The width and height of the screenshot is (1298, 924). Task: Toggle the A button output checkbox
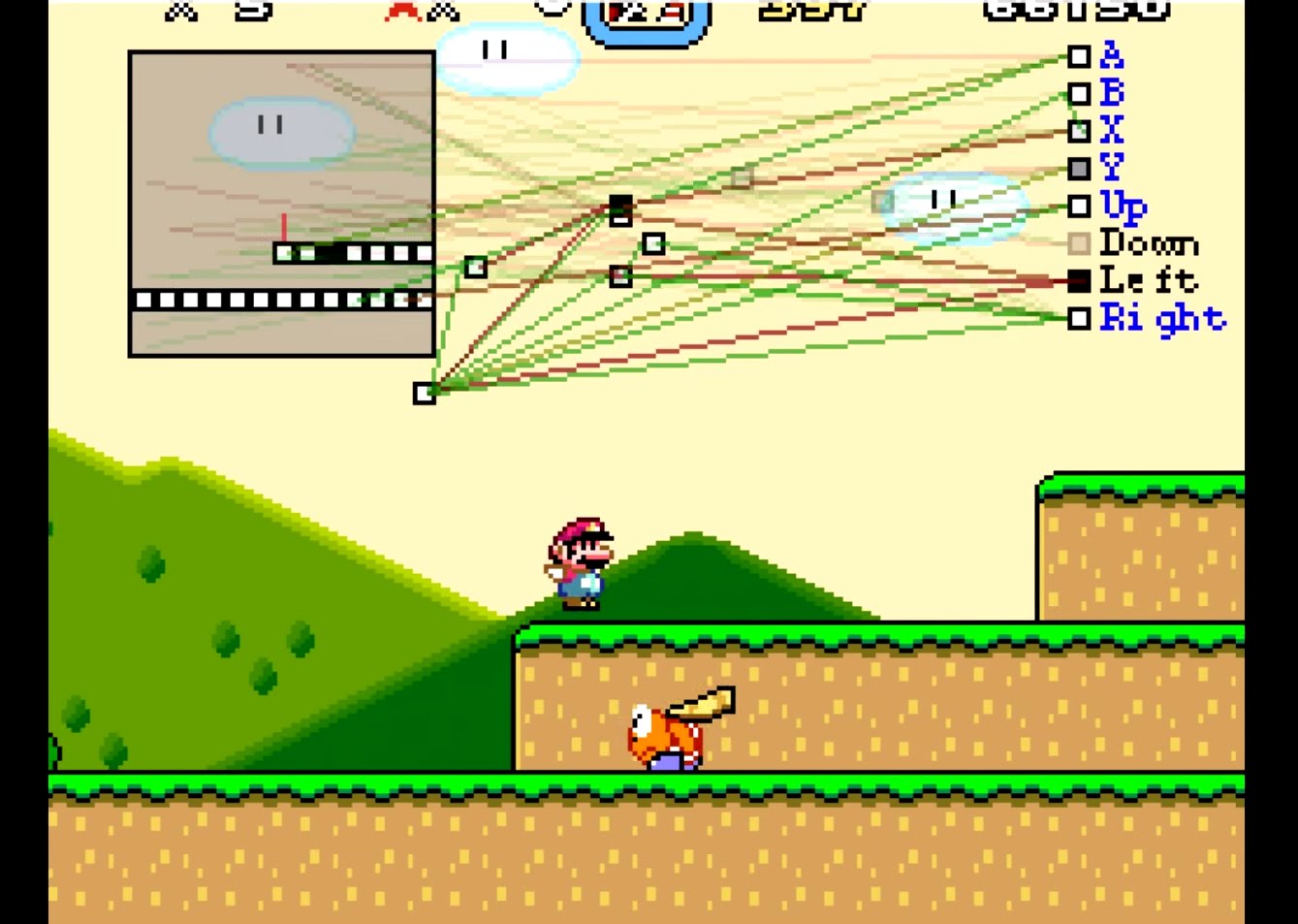(x=1081, y=55)
